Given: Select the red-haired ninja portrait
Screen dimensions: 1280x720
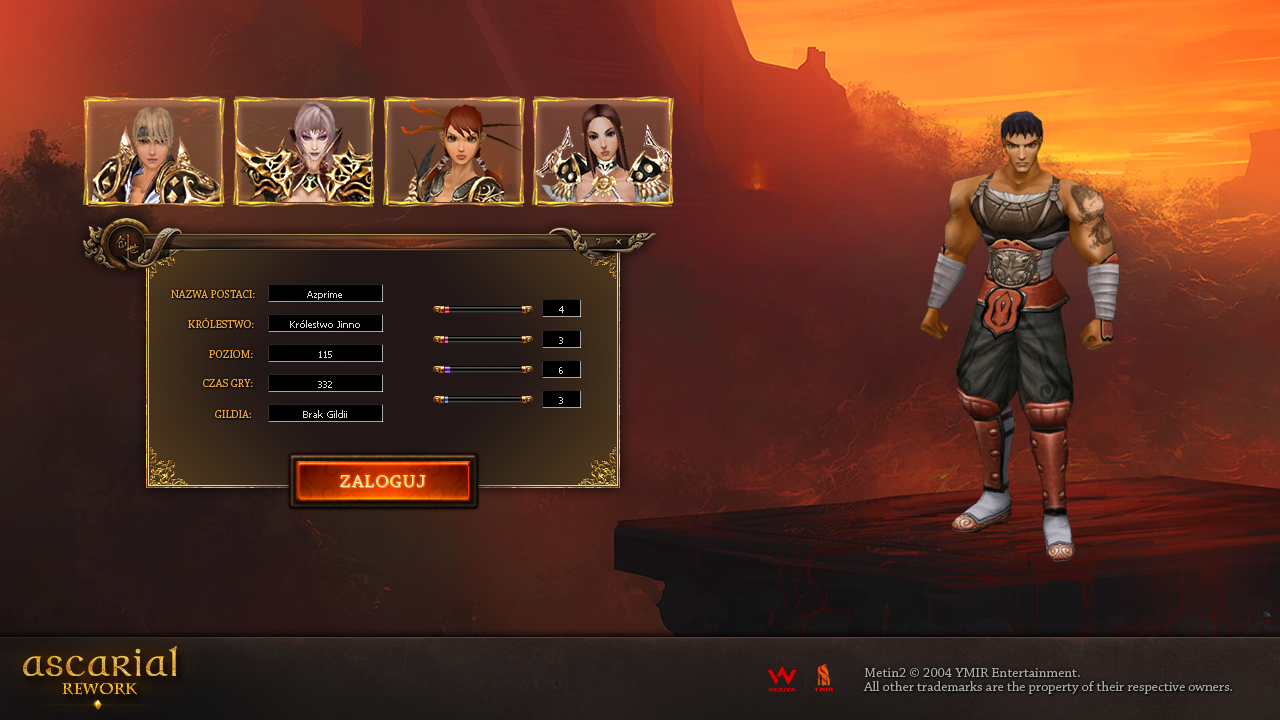Looking at the screenshot, I should coord(454,151).
